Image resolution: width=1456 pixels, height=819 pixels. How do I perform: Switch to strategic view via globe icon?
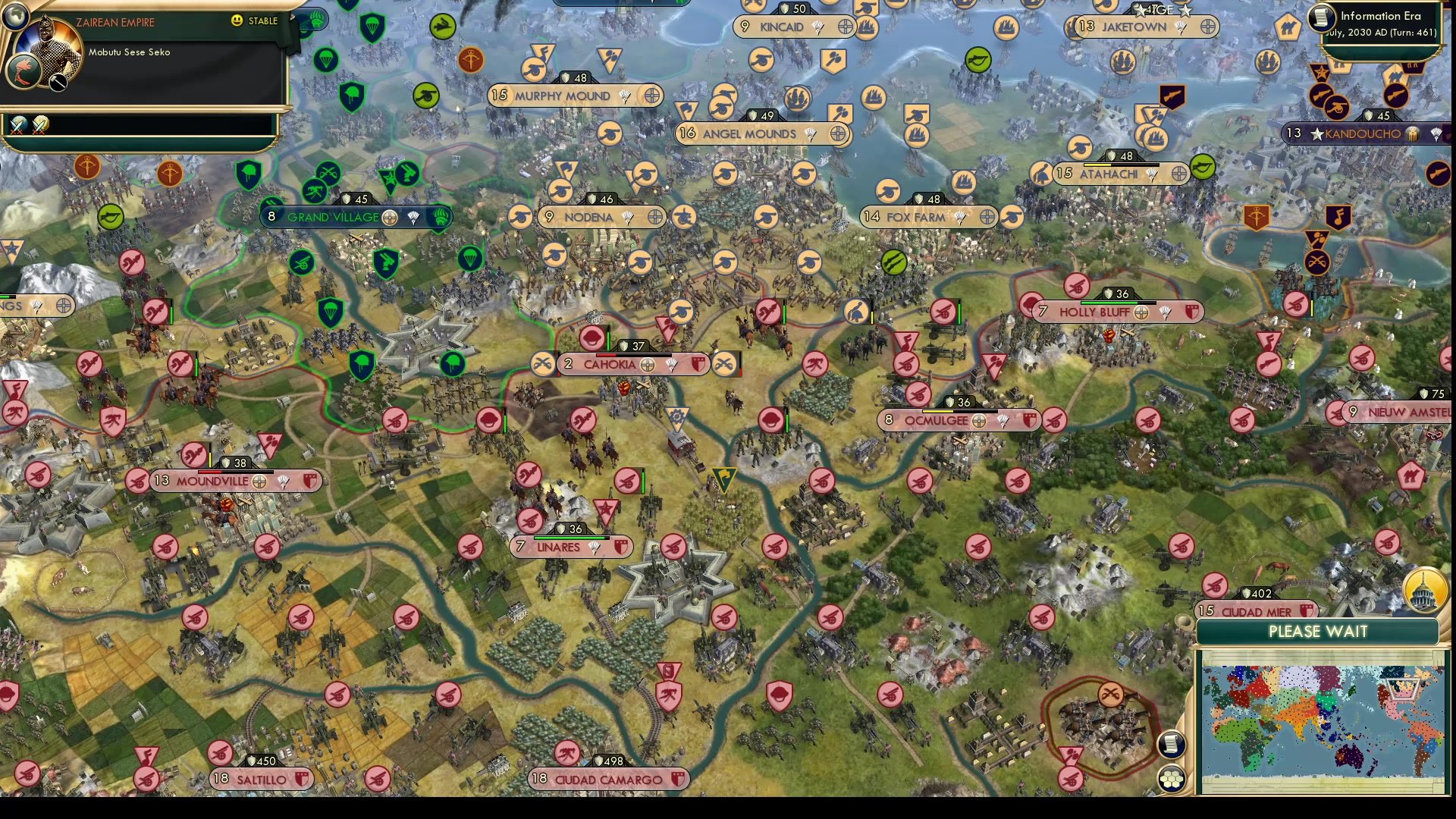[x=15, y=17]
